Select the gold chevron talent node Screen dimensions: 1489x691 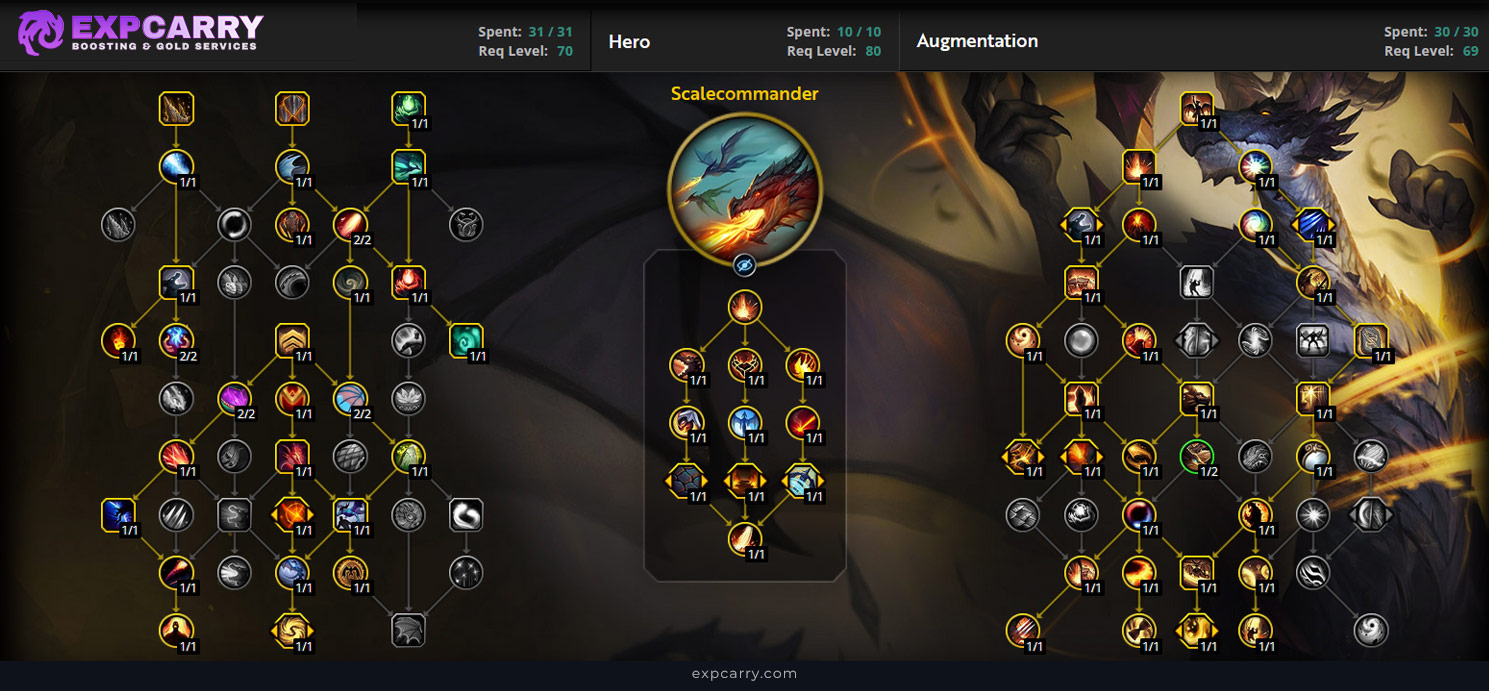tap(292, 341)
